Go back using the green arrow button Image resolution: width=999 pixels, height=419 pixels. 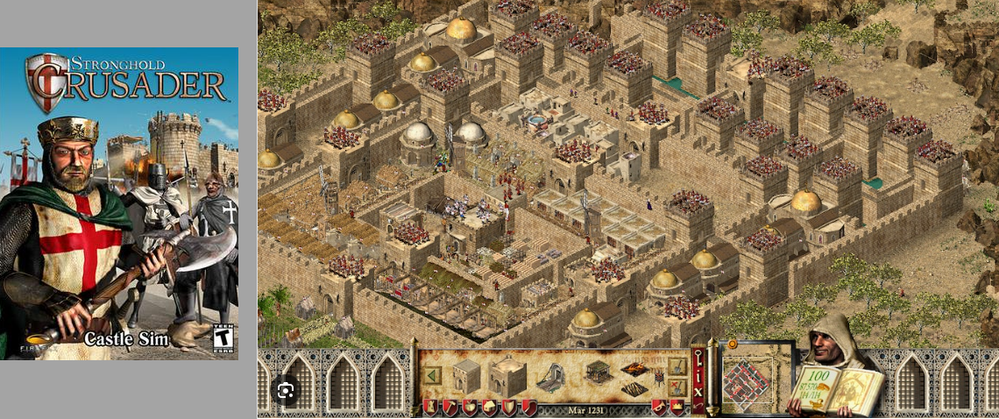[x=433, y=375]
